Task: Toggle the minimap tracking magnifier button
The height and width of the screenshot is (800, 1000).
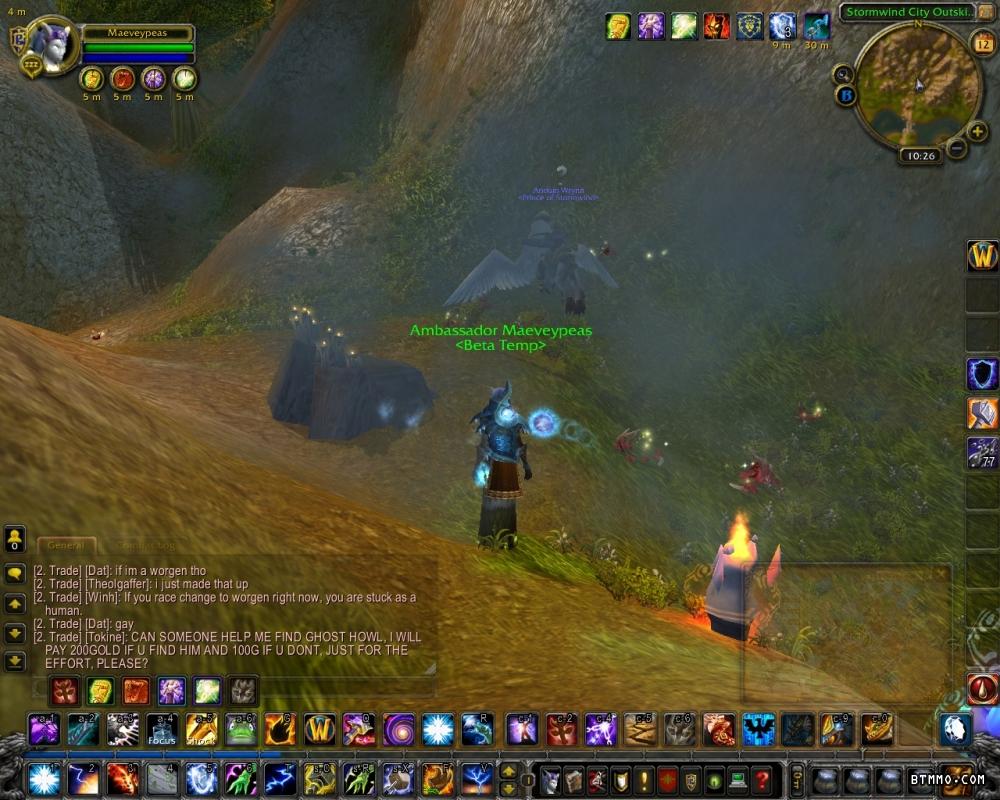Action: click(x=843, y=73)
